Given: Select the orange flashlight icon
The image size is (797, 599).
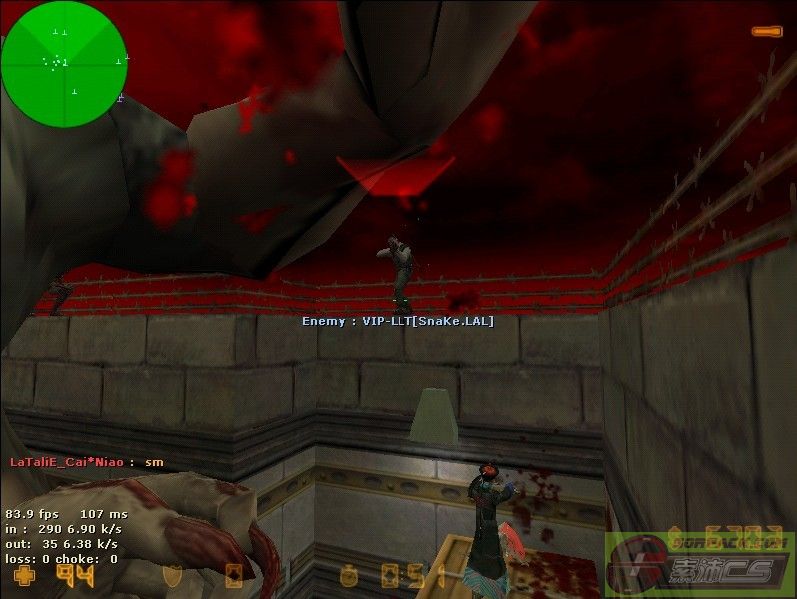Looking at the screenshot, I should [767, 32].
